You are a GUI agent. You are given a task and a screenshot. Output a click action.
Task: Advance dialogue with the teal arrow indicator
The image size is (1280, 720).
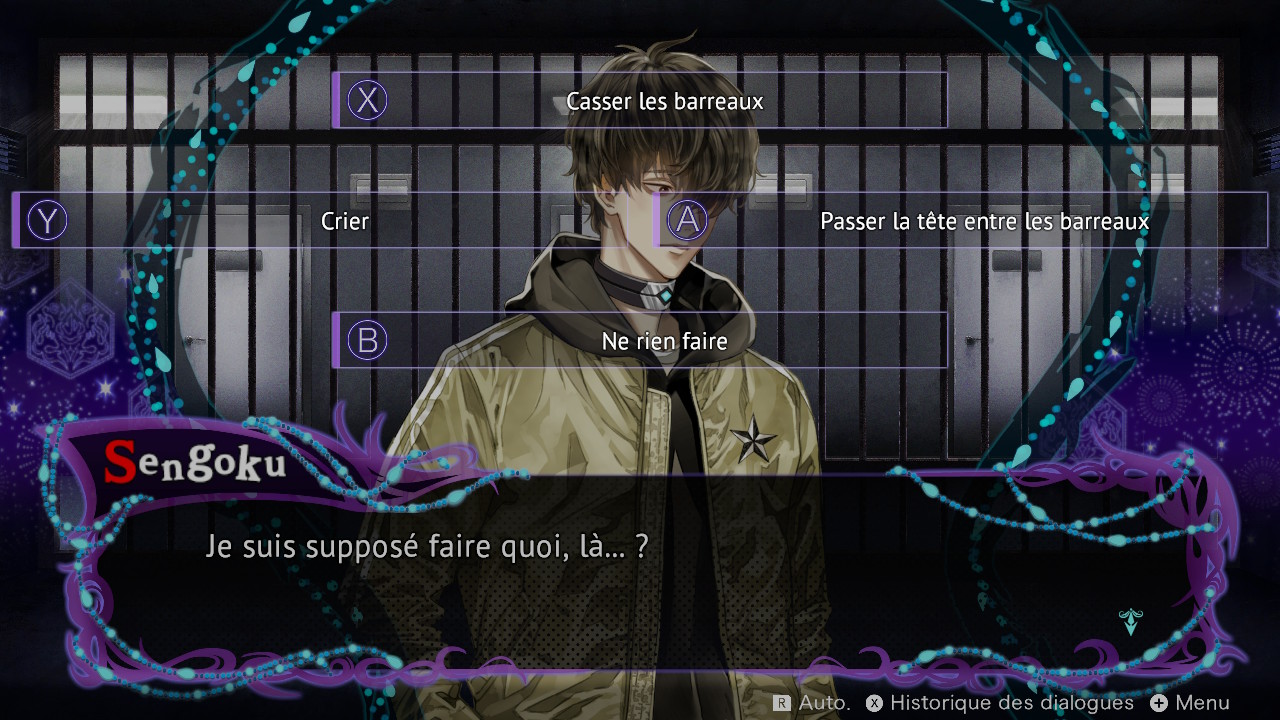[x=1130, y=622]
